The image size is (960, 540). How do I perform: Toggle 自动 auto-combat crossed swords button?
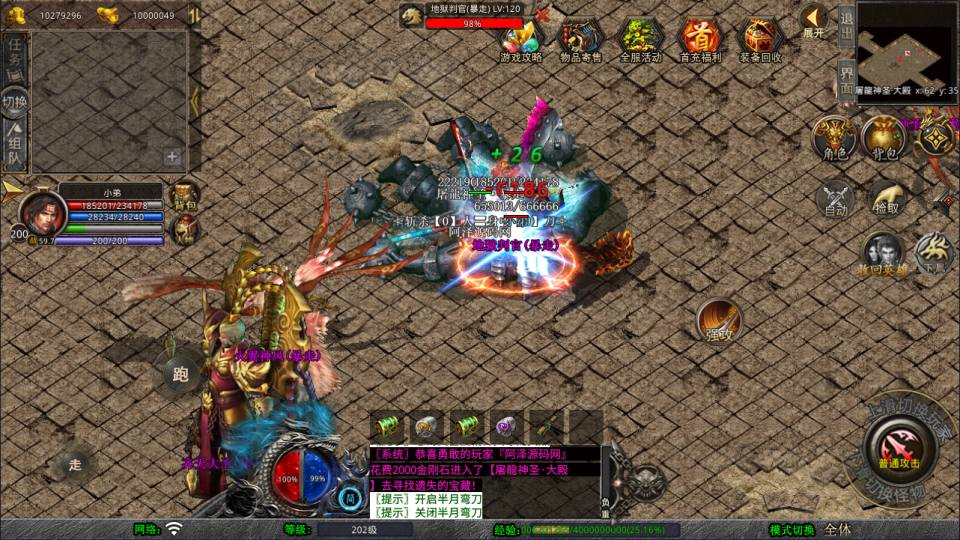click(x=836, y=197)
